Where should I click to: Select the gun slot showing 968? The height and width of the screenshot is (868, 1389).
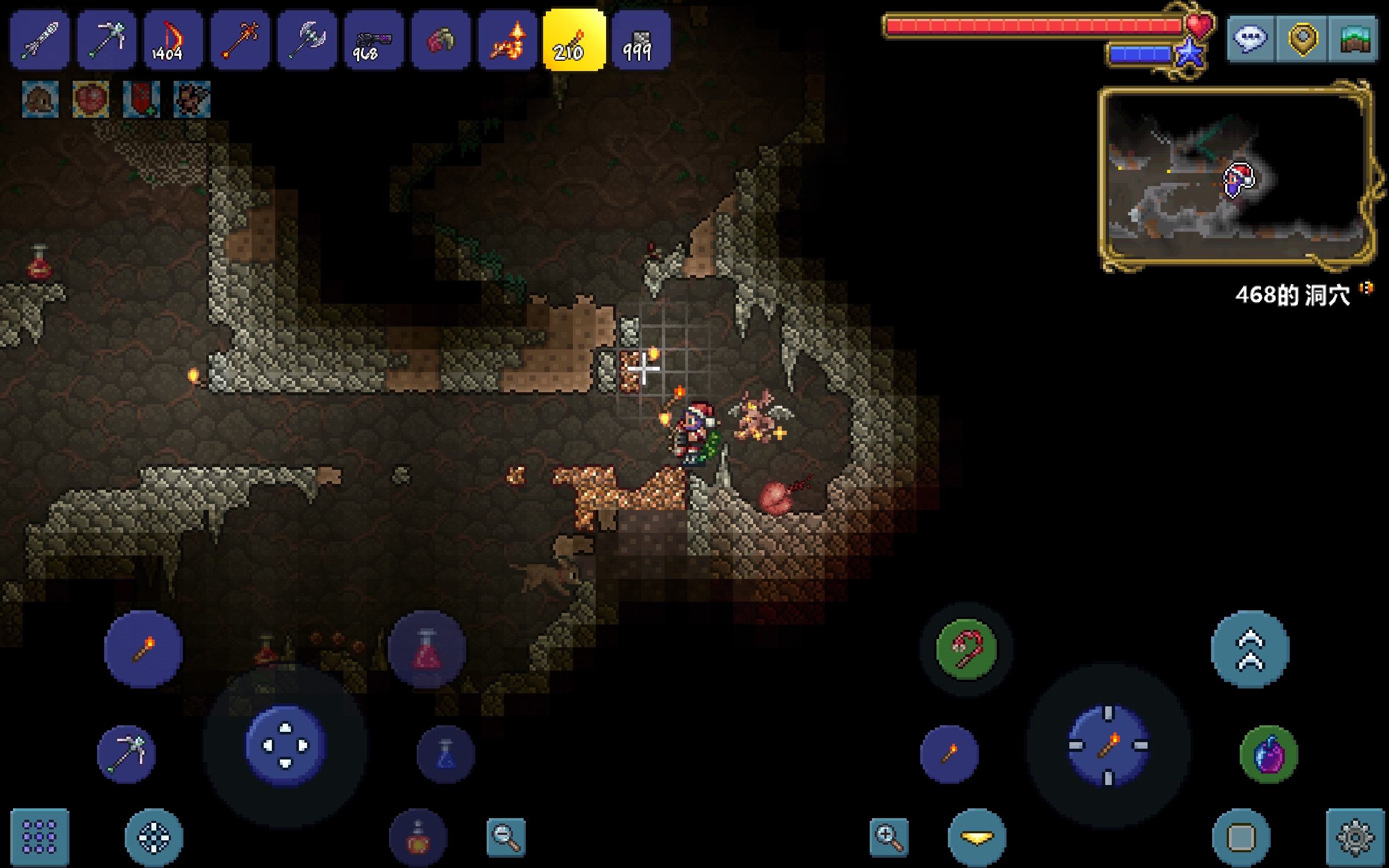(374, 40)
